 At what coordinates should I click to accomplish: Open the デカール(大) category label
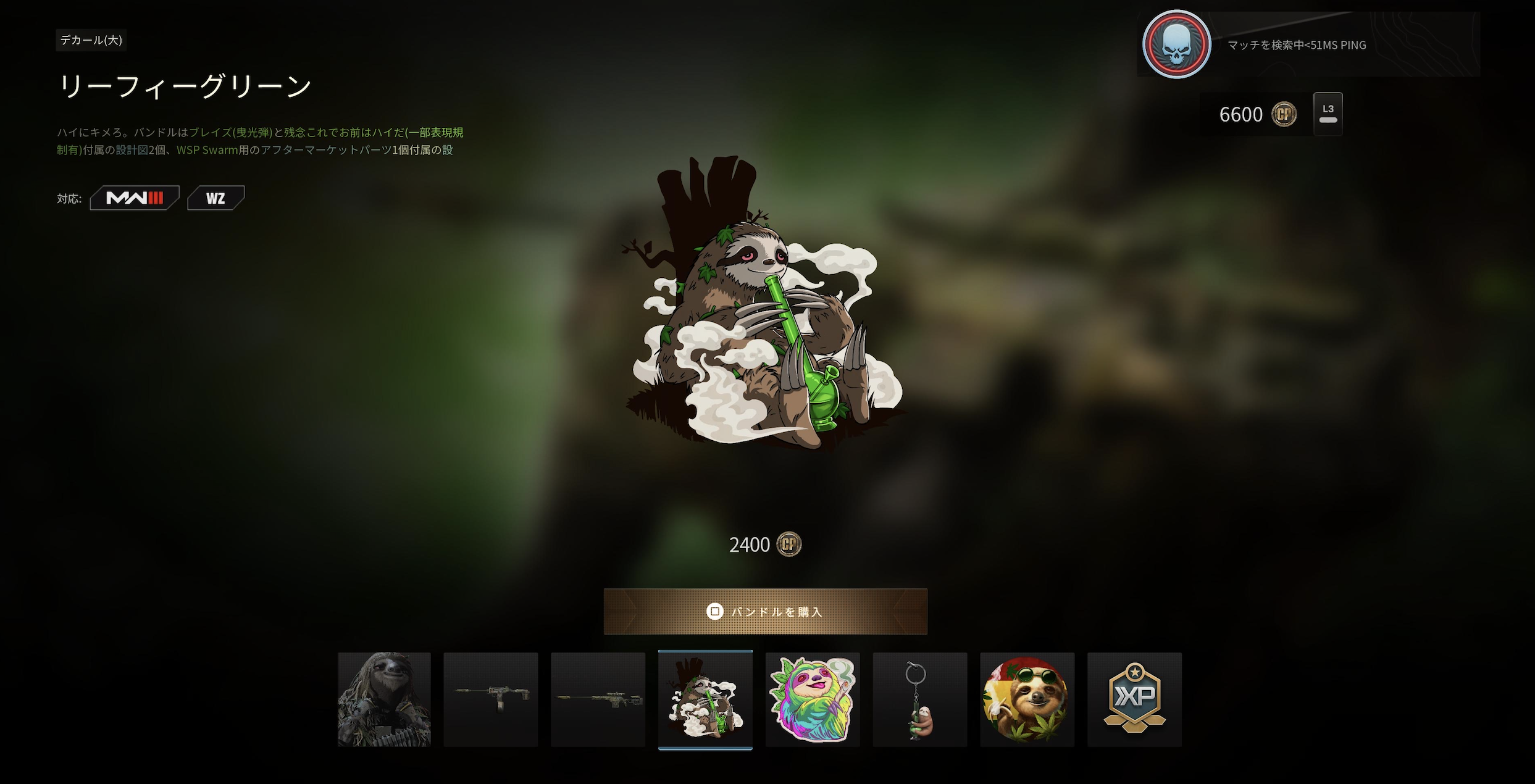[91, 41]
